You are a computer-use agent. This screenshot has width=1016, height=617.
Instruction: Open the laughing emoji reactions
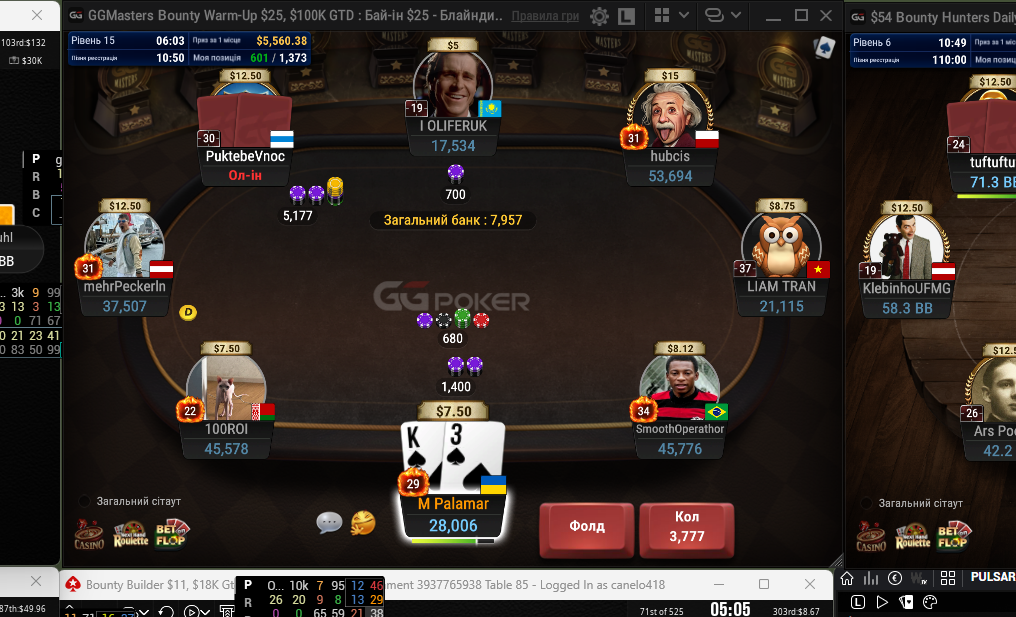[x=363, y=522]
